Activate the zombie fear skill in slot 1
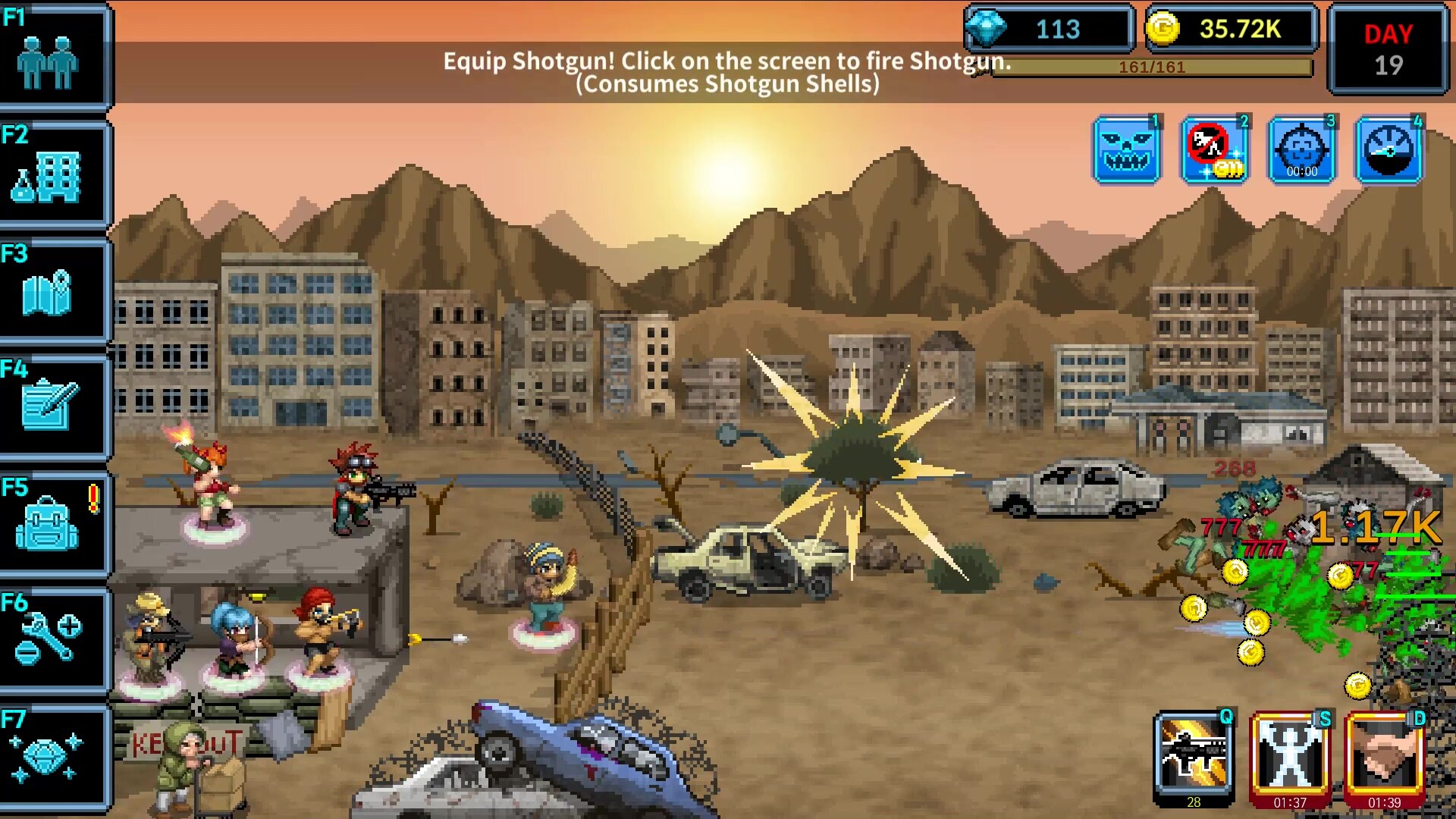Image resolution: width=1456 pixels, height=819 pixels. pos(1128,149)
